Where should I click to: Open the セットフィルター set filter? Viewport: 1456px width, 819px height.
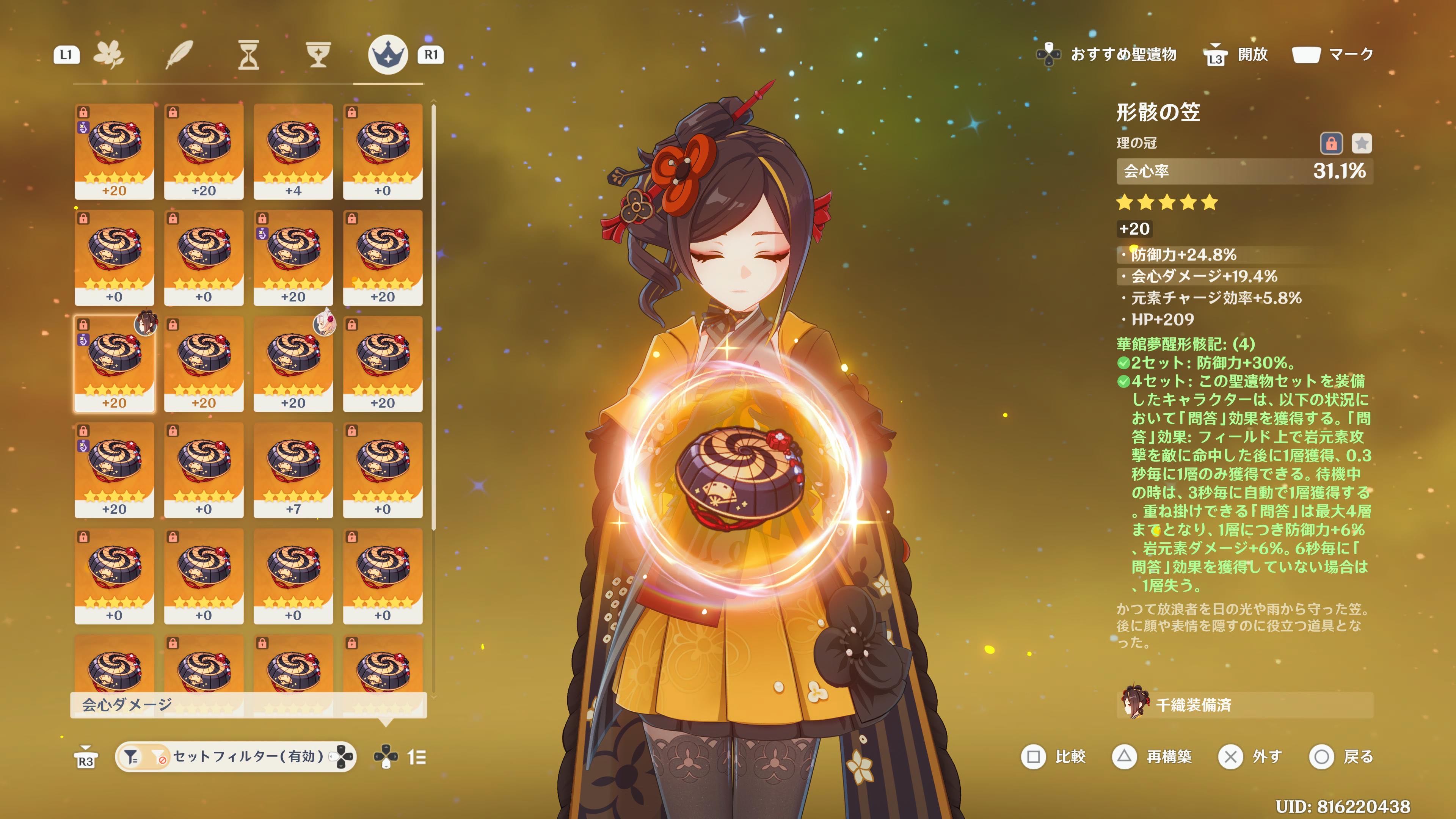[x=235, y=757]
